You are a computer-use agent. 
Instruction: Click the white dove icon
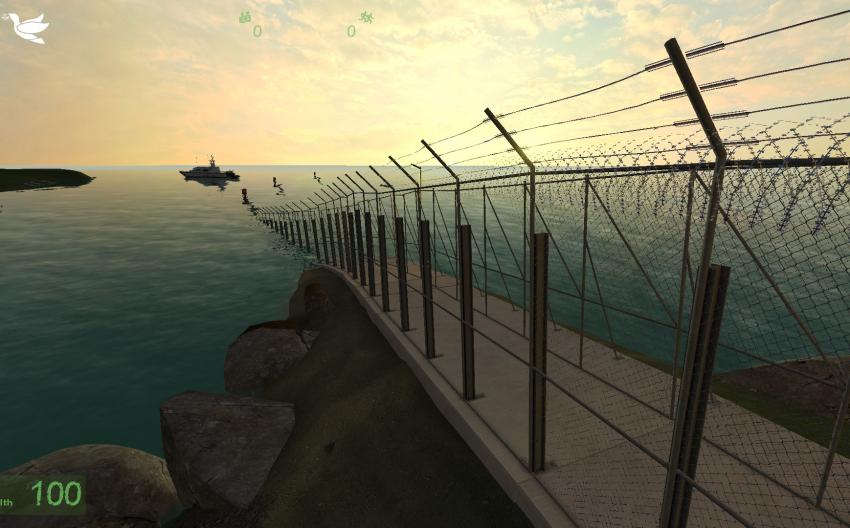[x=27, y=27]
